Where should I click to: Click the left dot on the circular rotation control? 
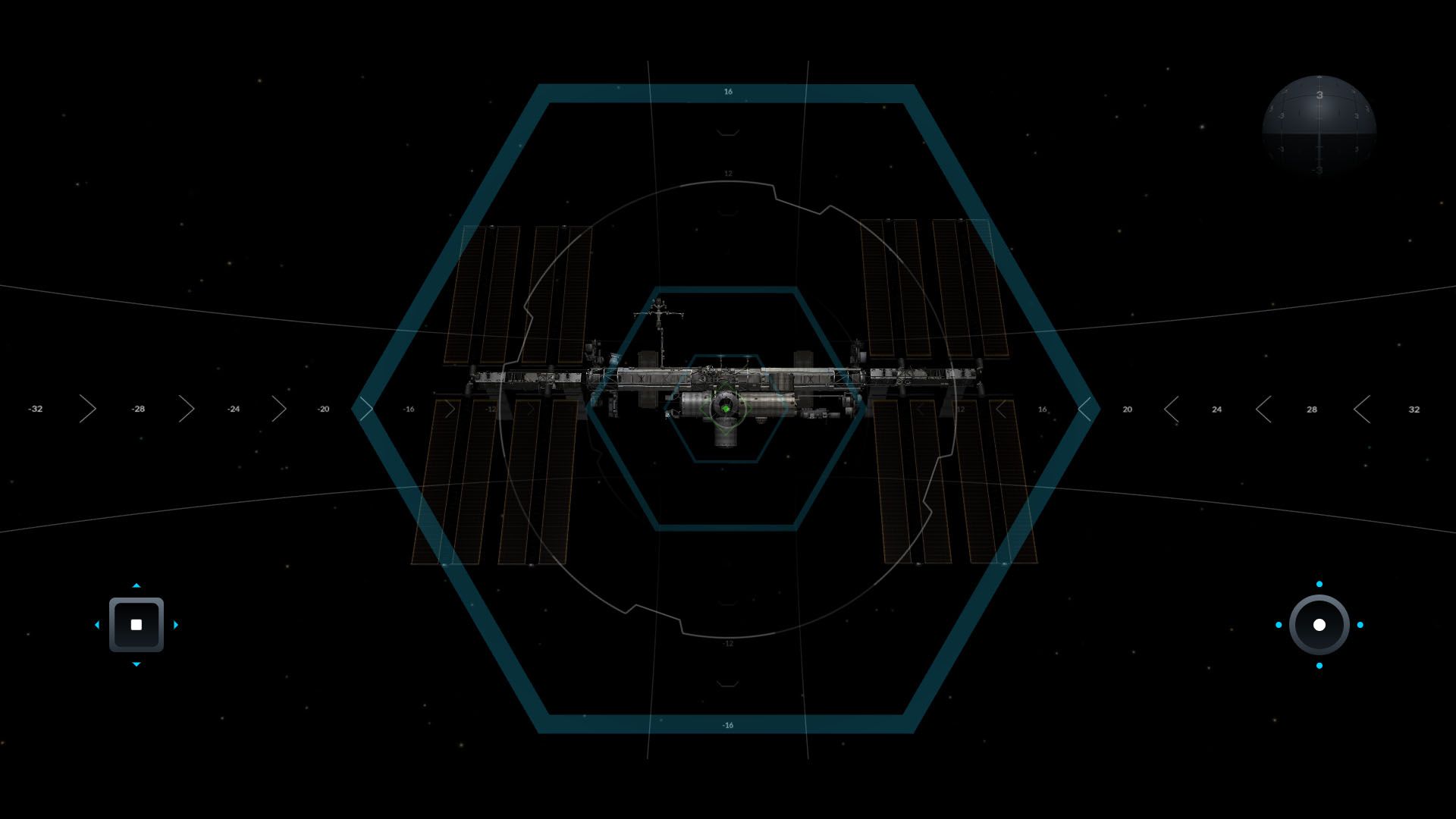(1279, 625)
